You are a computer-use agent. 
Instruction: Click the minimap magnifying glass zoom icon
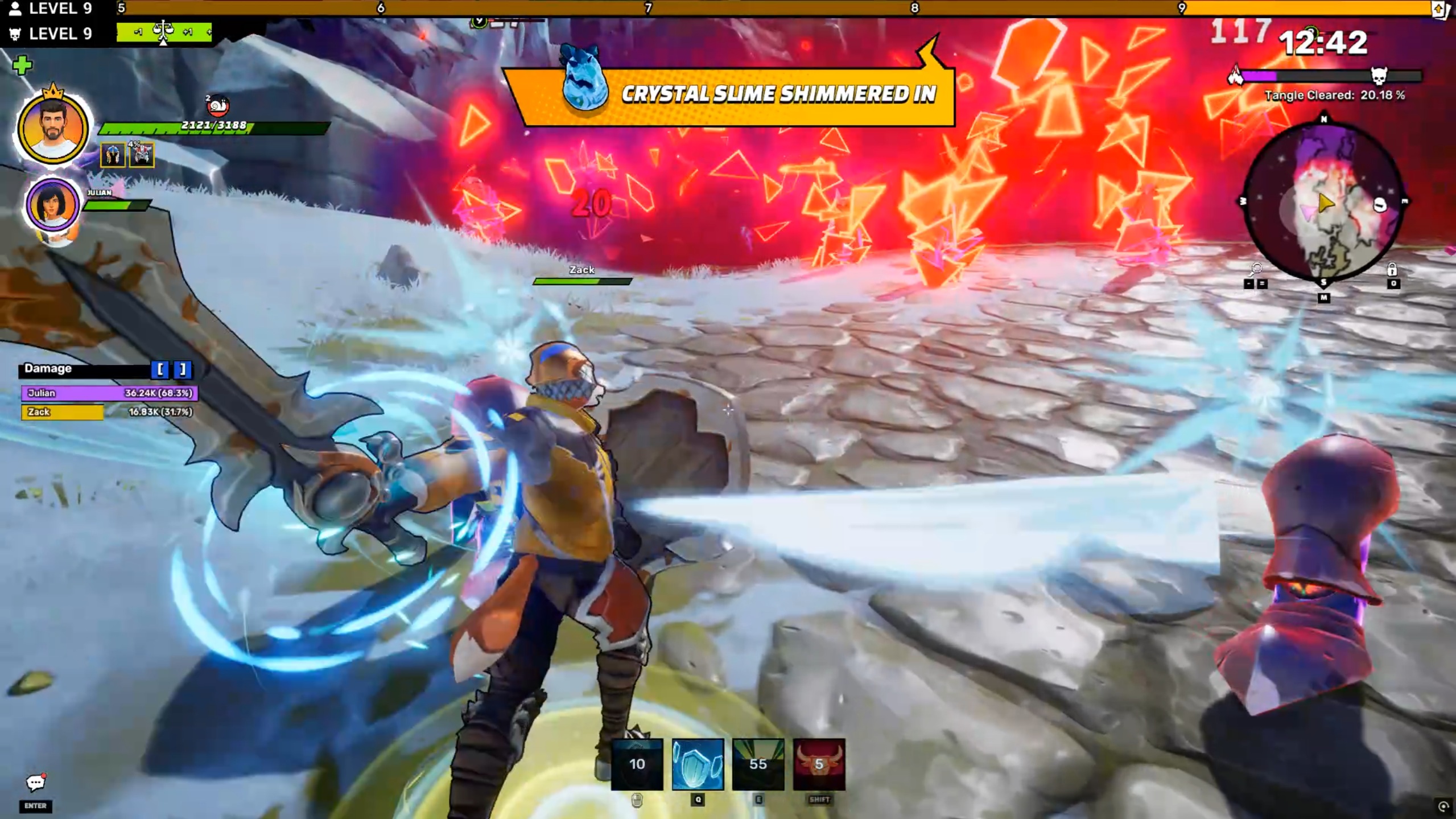click(x=1255, y=269)
